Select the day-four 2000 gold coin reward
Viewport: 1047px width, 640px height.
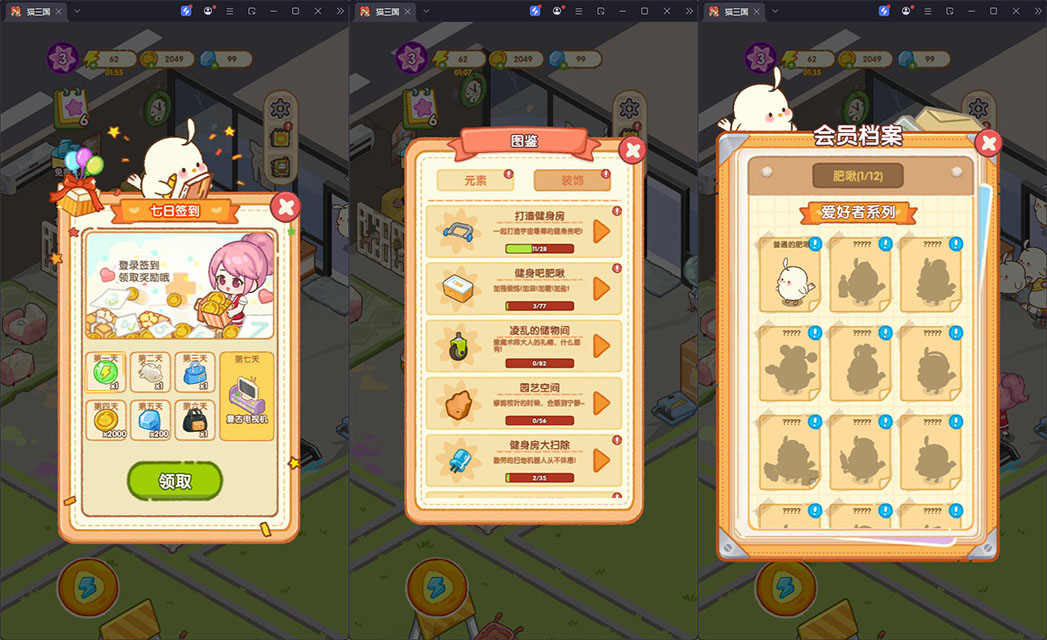click(x=105, y=420)
